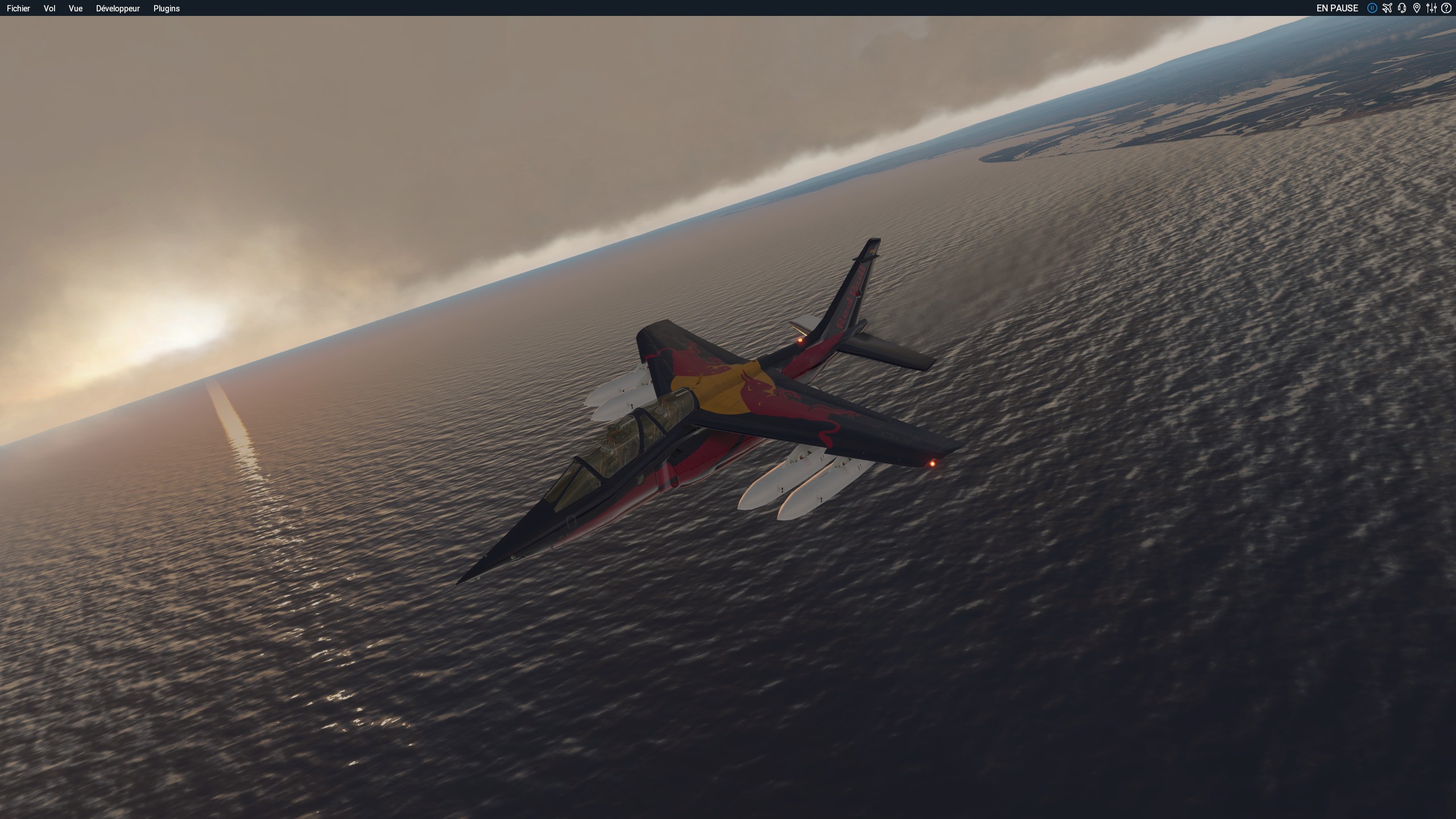1456x819 pixels.
Task: Open ATC with the headset icon
Action: (x=1402, y=8)
